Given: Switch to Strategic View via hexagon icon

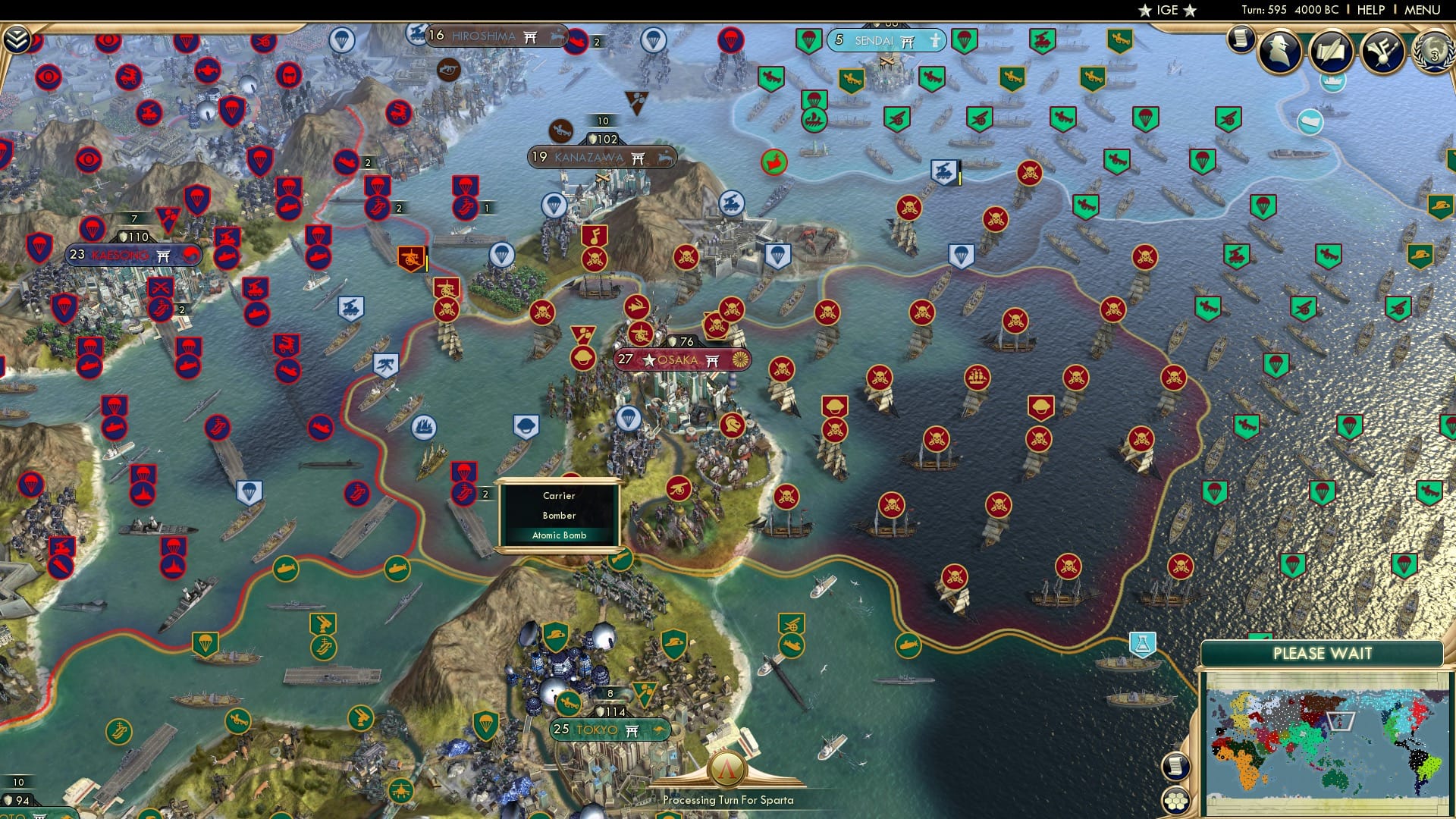Looking at the screenshot, I should click(x=1176, y=801).
